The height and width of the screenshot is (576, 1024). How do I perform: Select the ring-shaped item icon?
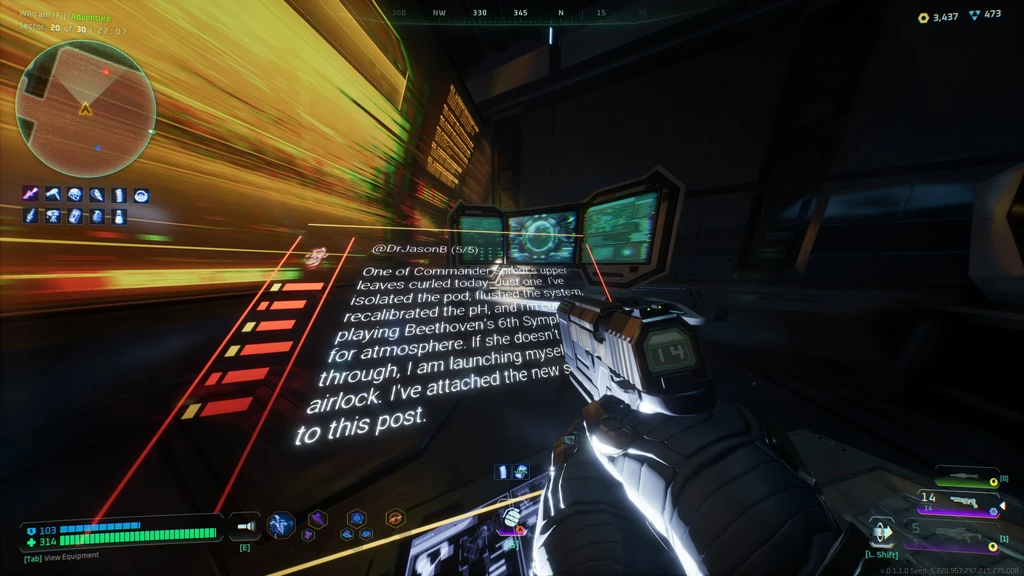(141, 195)
